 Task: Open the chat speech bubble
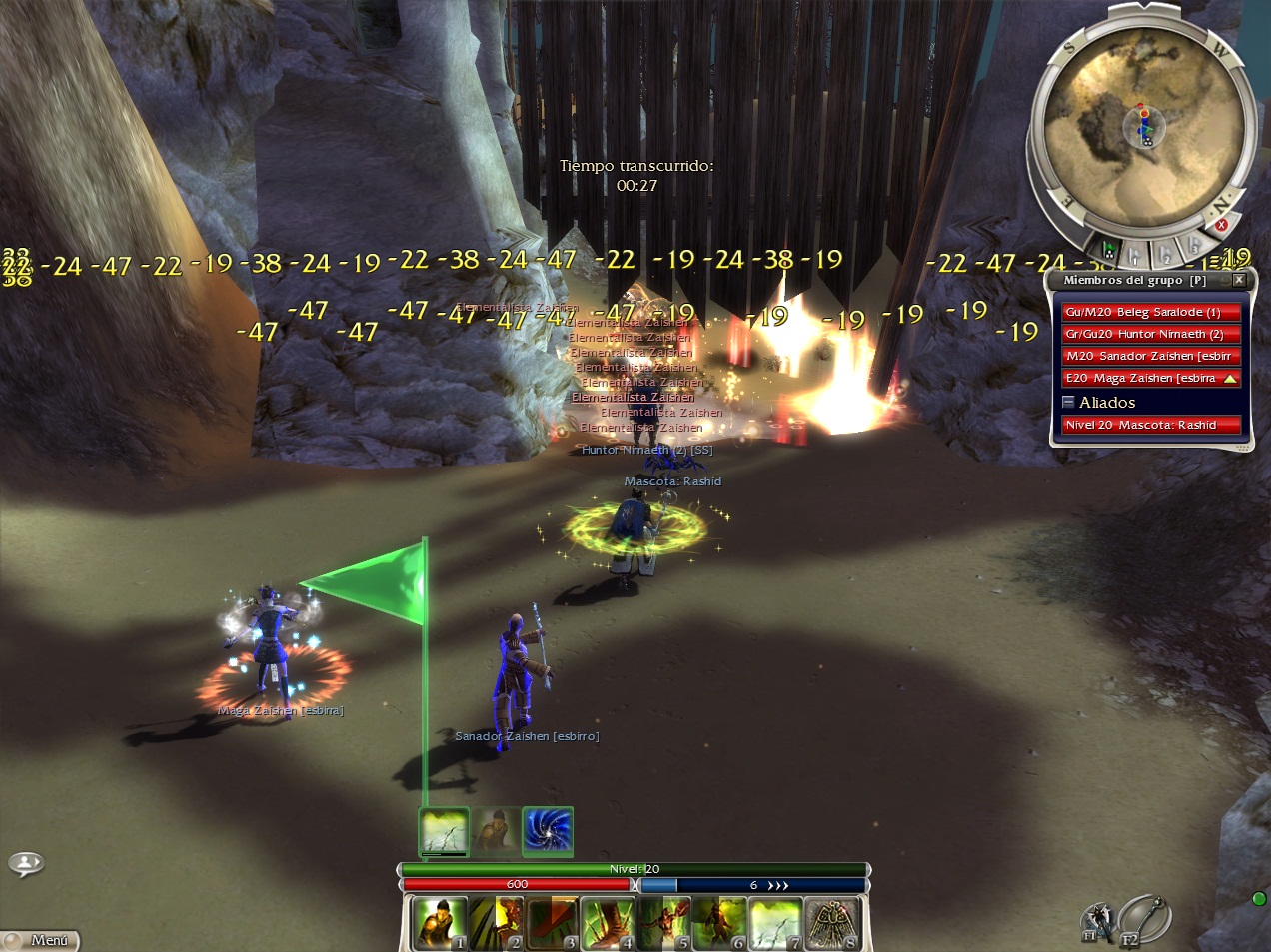pos(26,863)
